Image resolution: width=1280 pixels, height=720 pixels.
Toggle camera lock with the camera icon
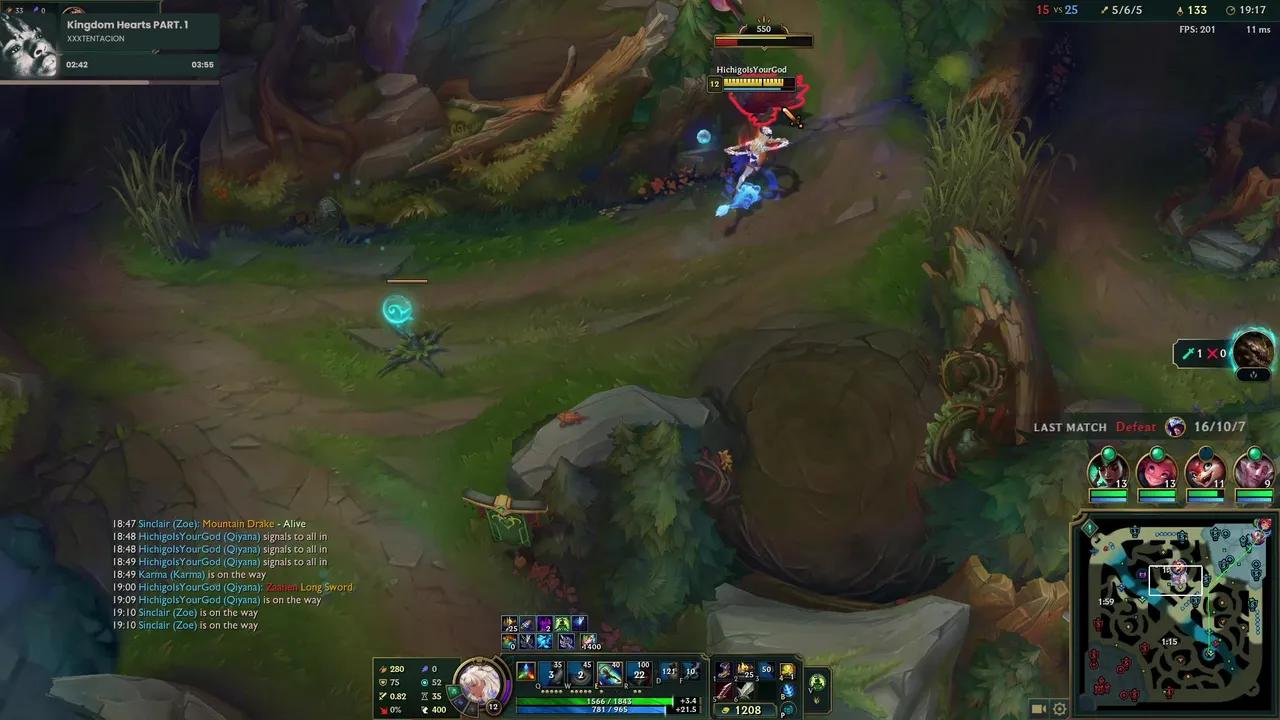pyautogui.click(x=1038, y=707)
